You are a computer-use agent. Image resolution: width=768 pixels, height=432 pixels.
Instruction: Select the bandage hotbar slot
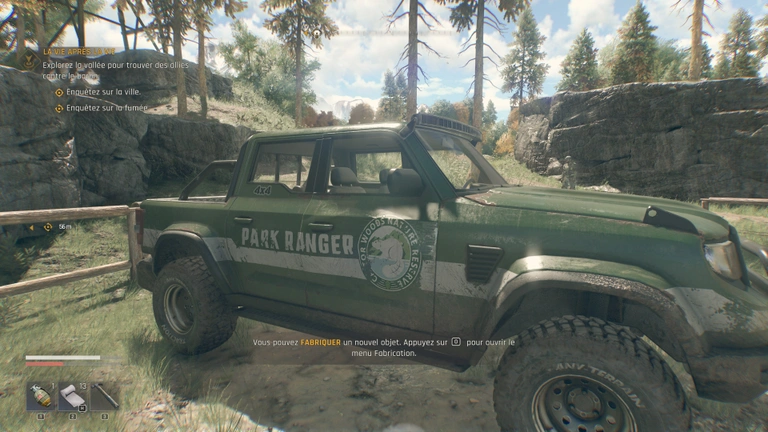pyautogui.click(x=72, y=396)
